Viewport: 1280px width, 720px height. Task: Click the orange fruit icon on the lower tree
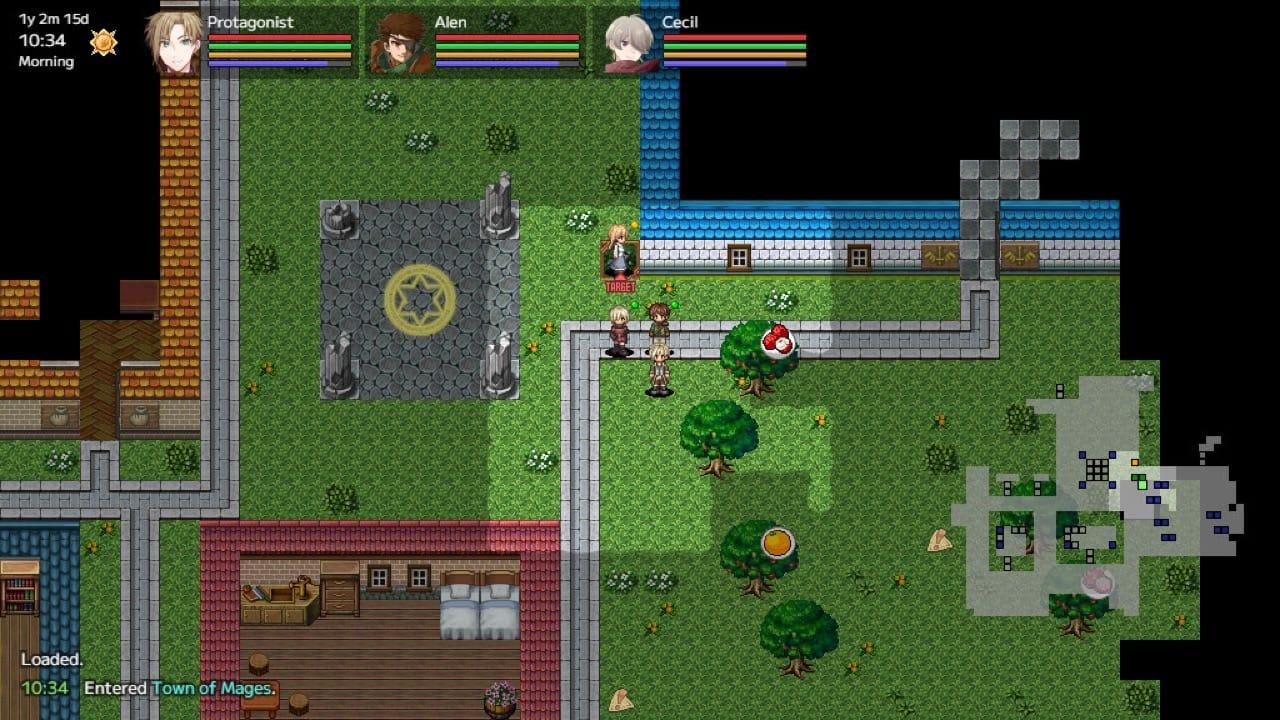(x=779, y=541)
